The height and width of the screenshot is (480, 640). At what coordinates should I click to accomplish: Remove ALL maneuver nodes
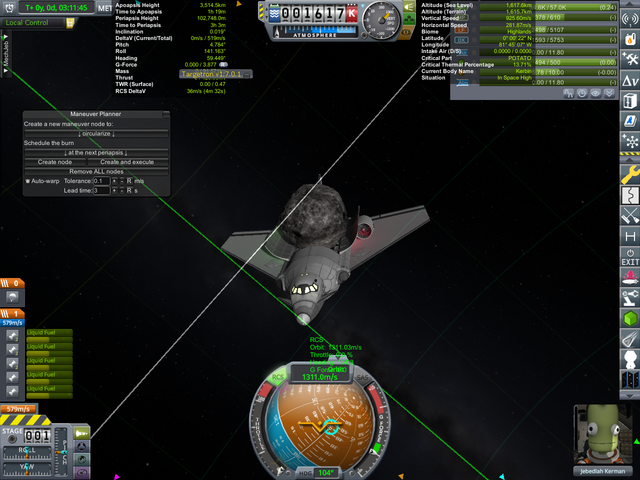[97, 171]
